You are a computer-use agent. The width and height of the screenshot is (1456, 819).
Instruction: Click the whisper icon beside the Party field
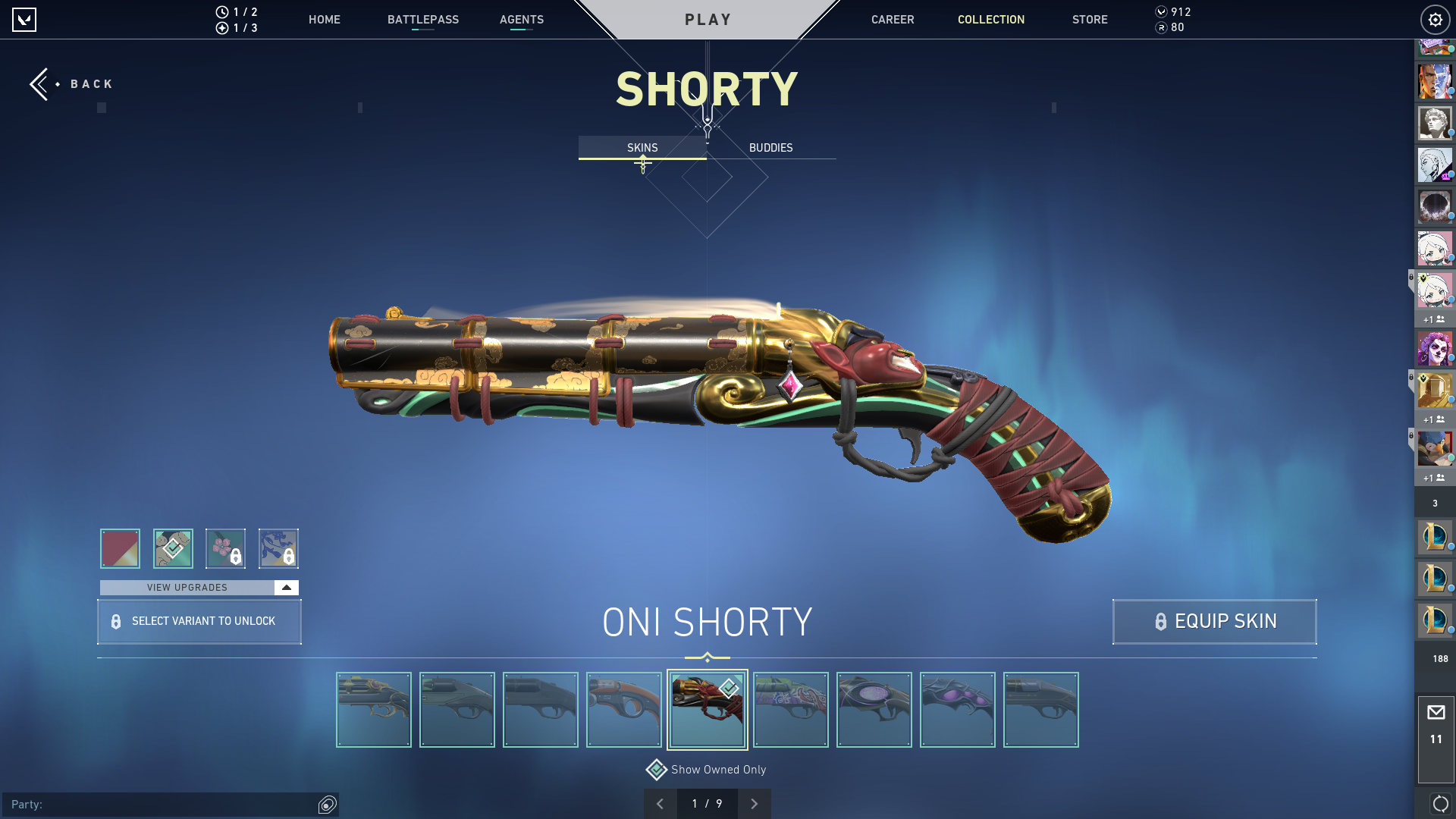(x=328, y=805)
